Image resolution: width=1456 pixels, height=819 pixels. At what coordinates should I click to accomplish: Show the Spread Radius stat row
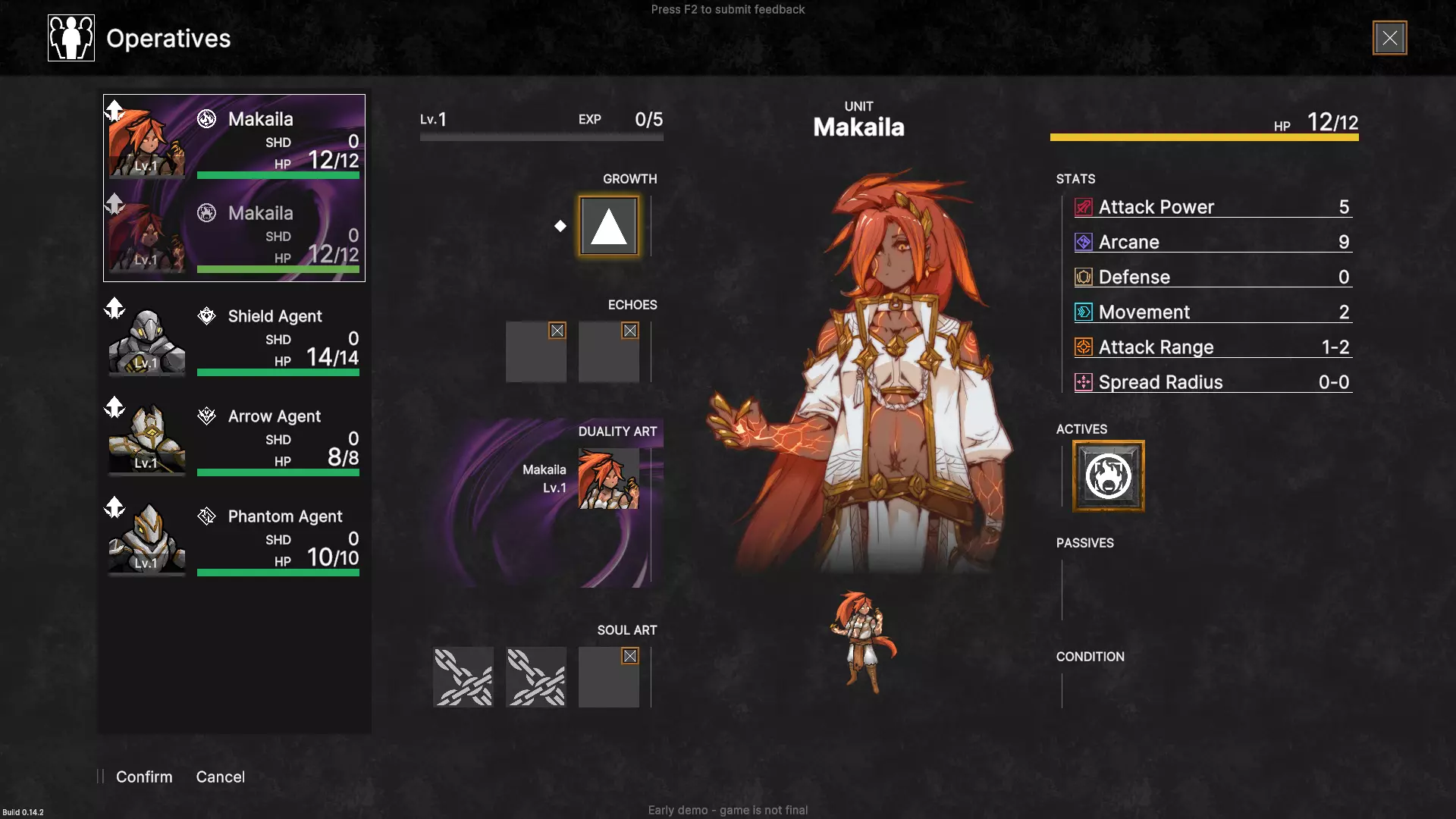[x=1212, y=382]
